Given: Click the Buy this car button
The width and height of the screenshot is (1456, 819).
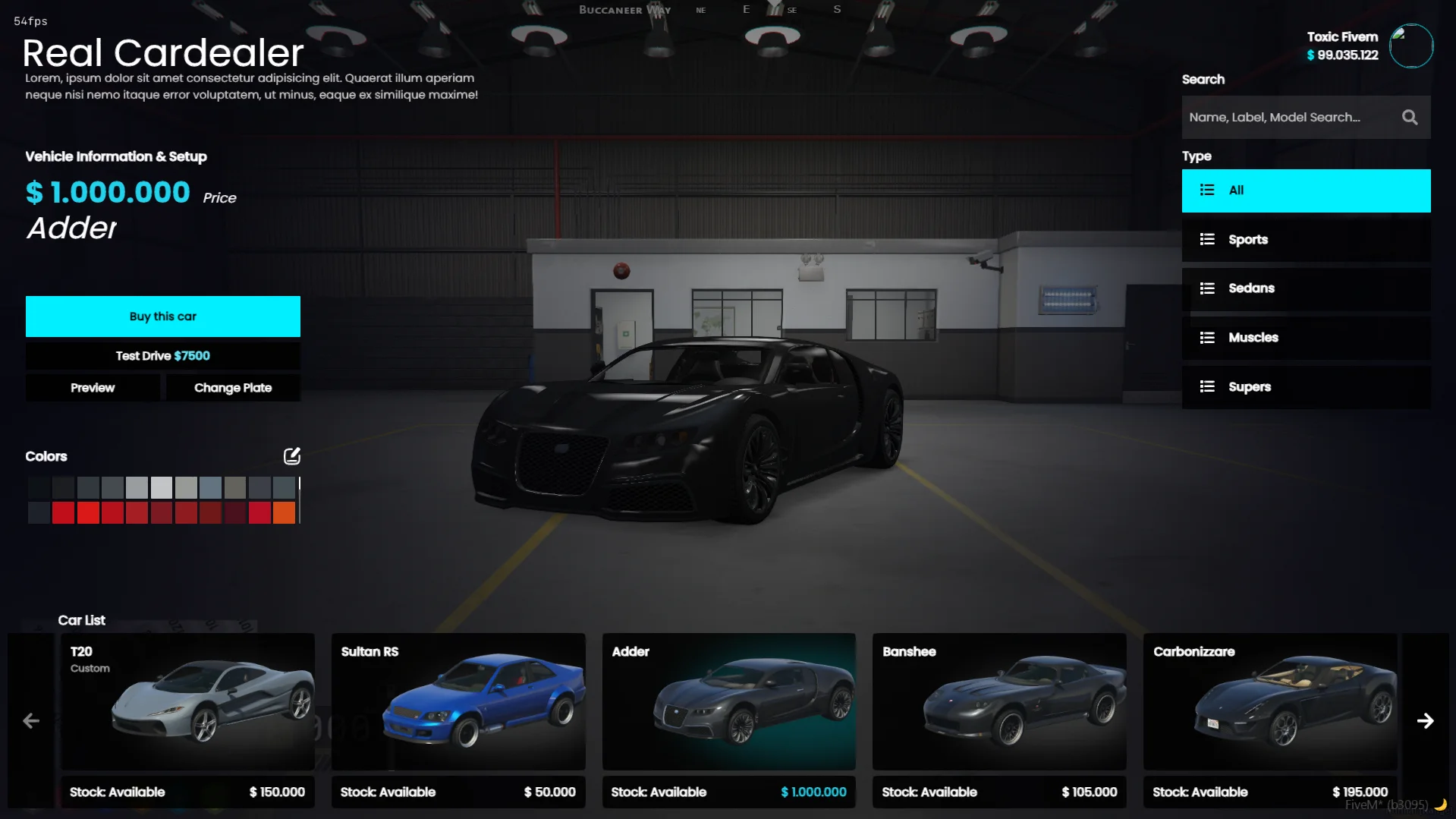Looking at the screenshot, I should pos(162,316).
